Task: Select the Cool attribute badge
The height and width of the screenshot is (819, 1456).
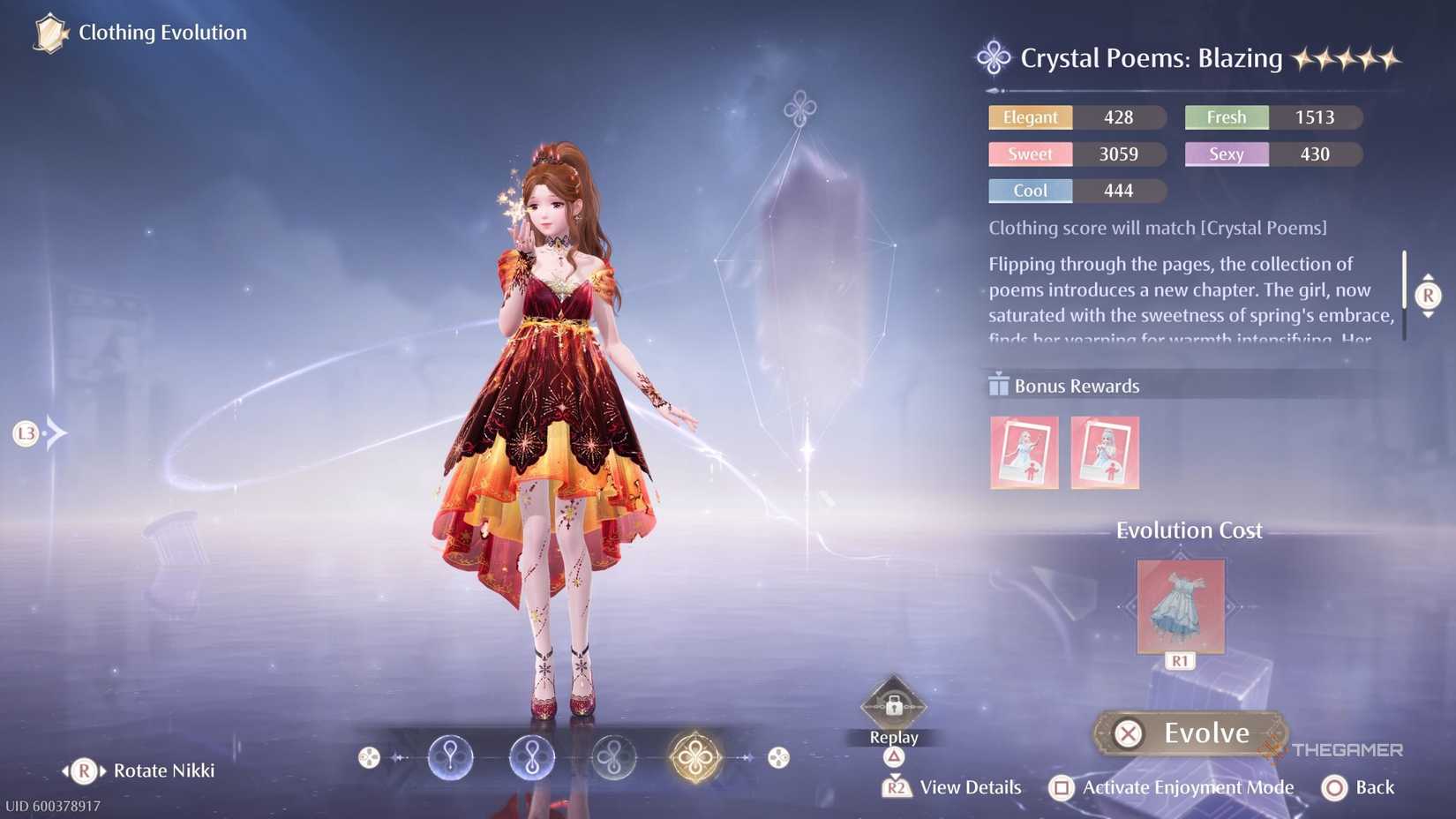Action: pos(1029,191)
